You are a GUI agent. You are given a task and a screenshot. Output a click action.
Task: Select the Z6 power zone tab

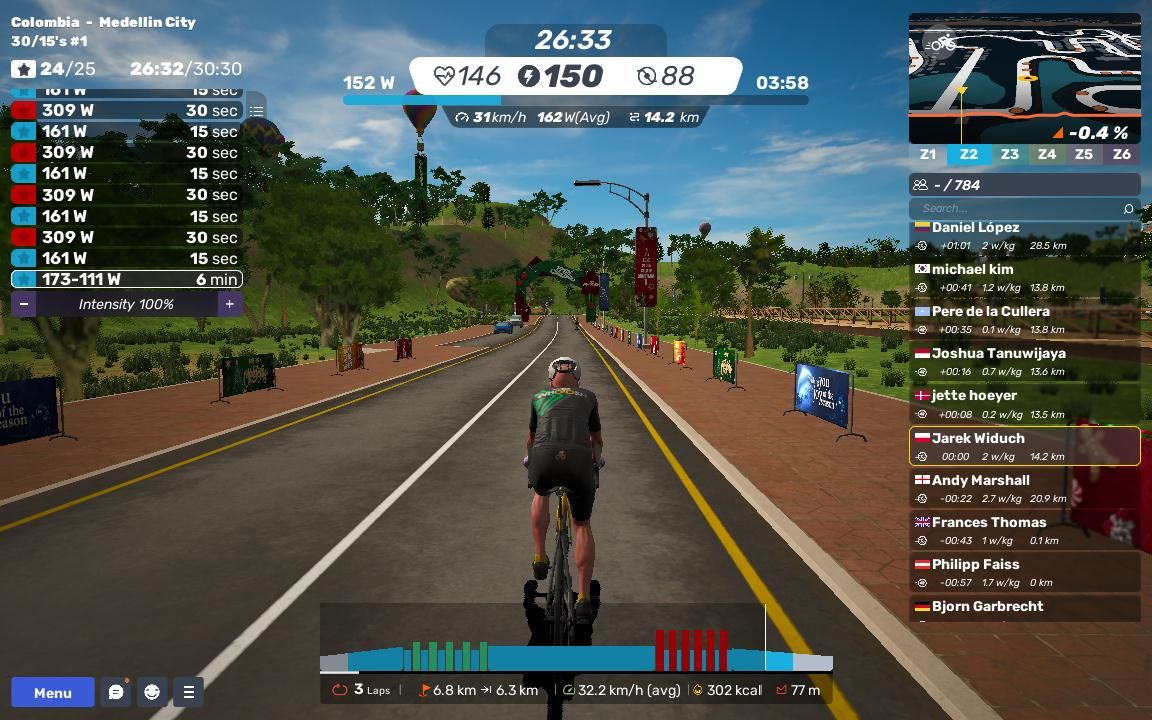[x=1121, y=154]
